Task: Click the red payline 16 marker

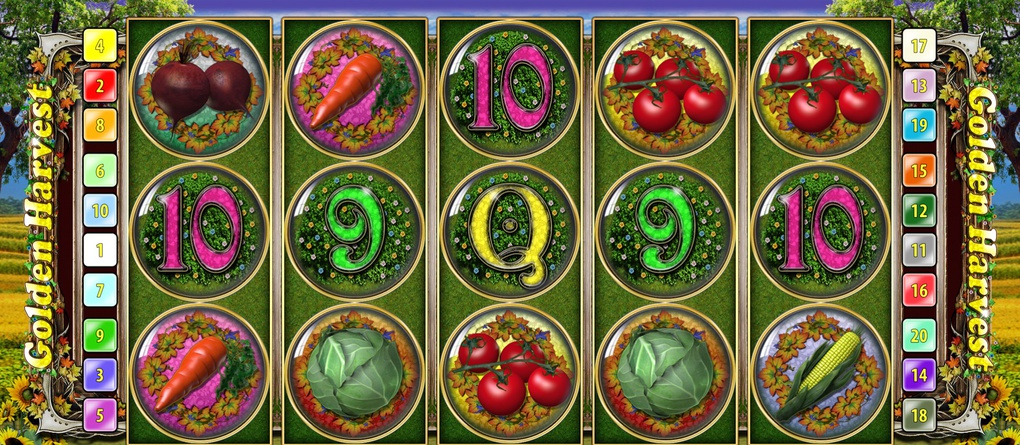Action: pyautogui.click(x=919, y=292)
